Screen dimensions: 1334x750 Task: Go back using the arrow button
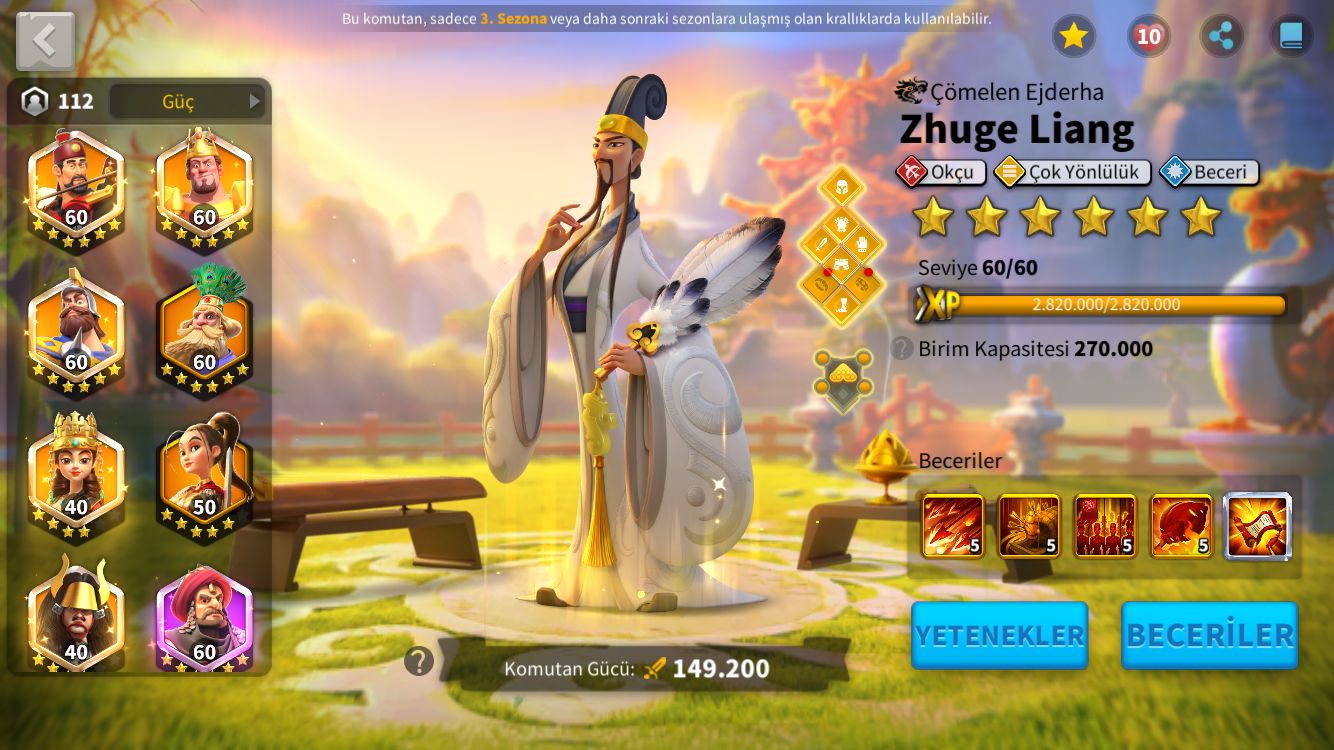45,41
